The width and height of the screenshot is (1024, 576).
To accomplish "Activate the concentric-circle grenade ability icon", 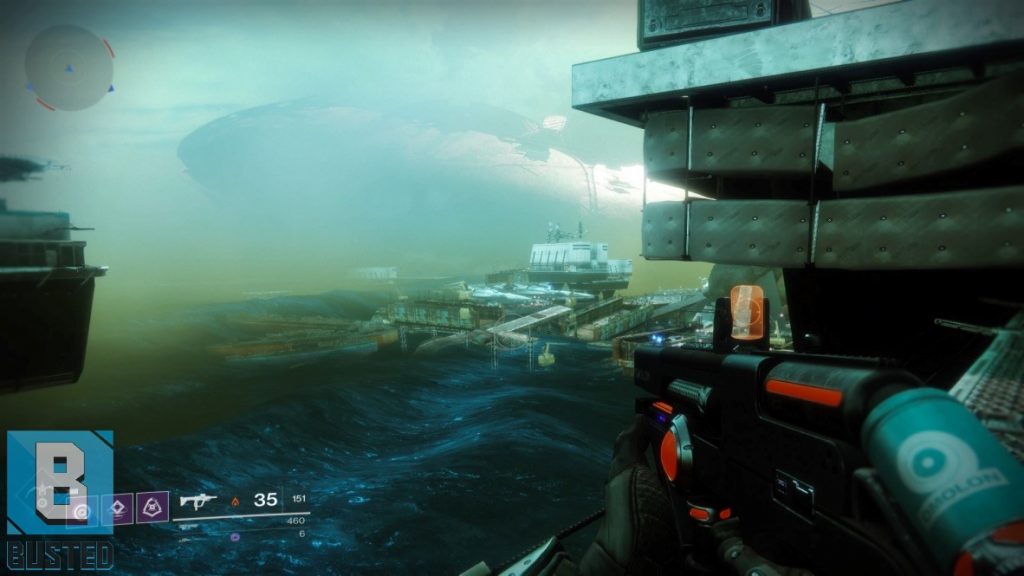I will tap(85, 509).
